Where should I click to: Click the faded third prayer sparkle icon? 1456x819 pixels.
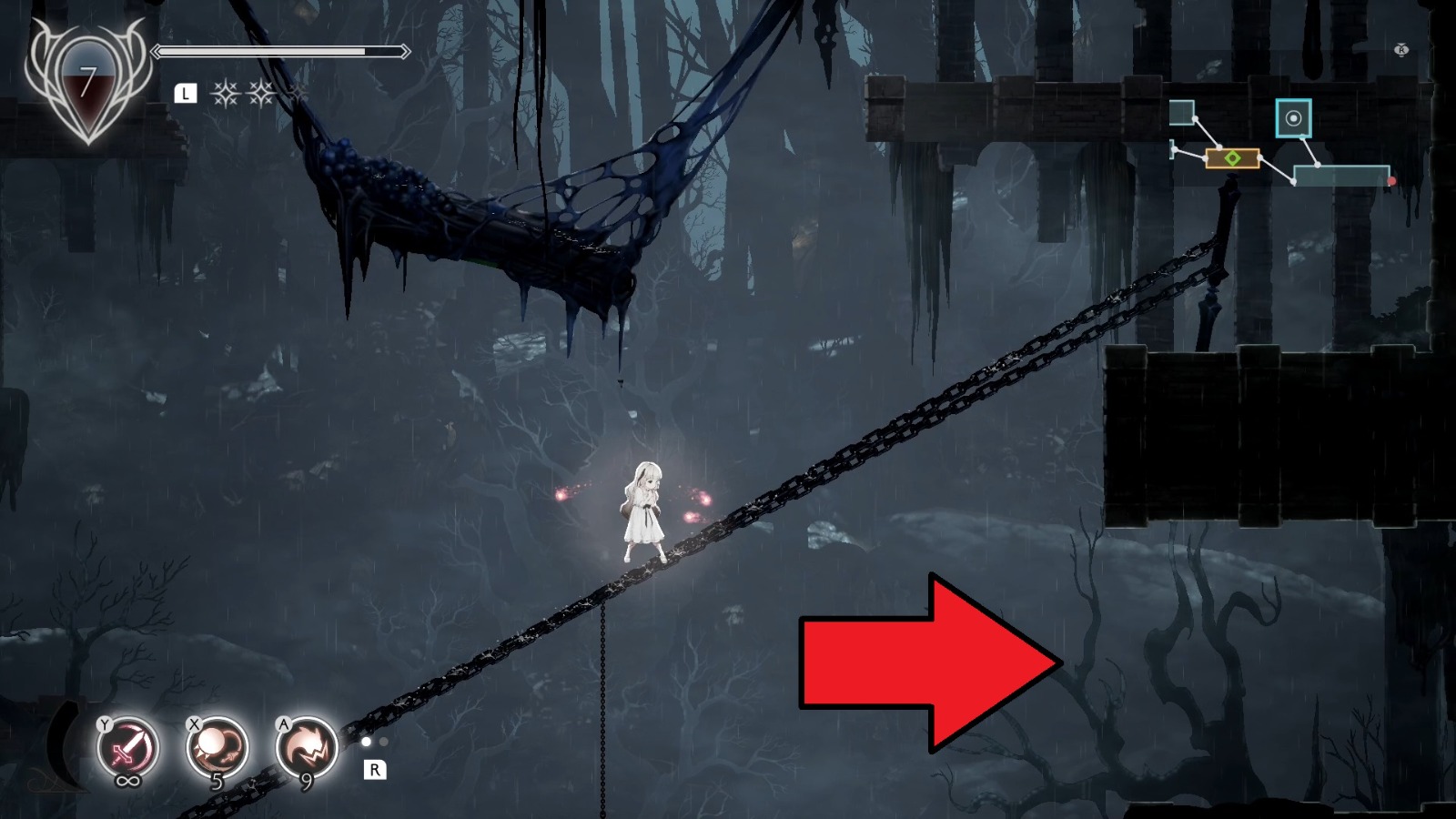(x=298, y=94)
